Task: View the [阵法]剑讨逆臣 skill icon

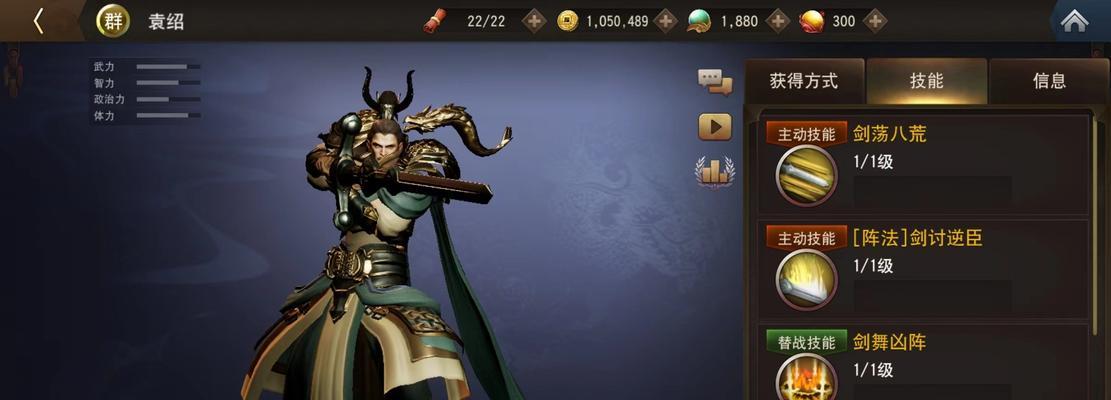Action: 806,279
